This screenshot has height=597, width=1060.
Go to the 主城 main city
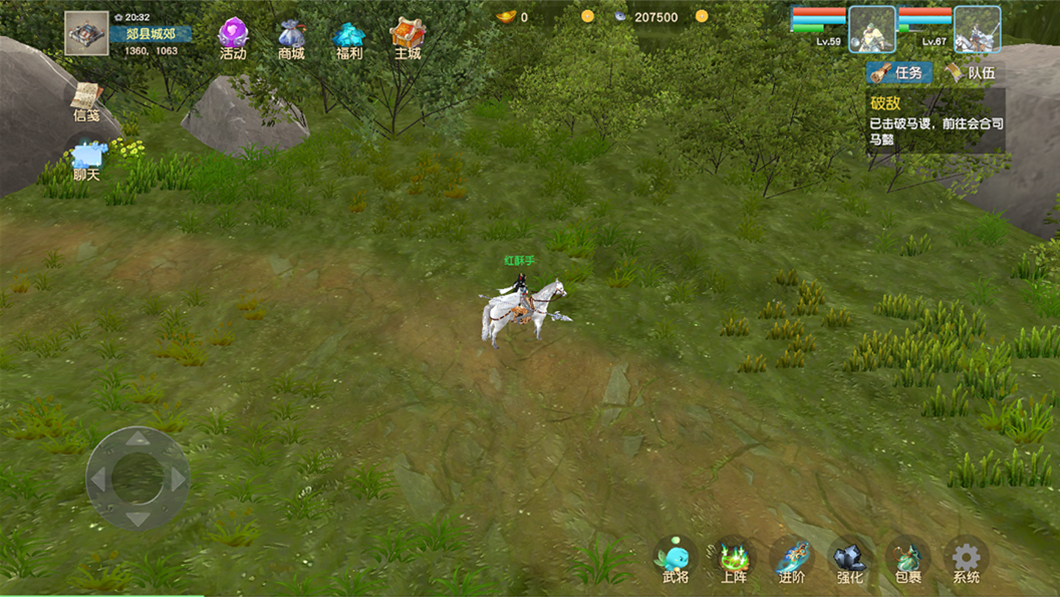coord(407,38)
